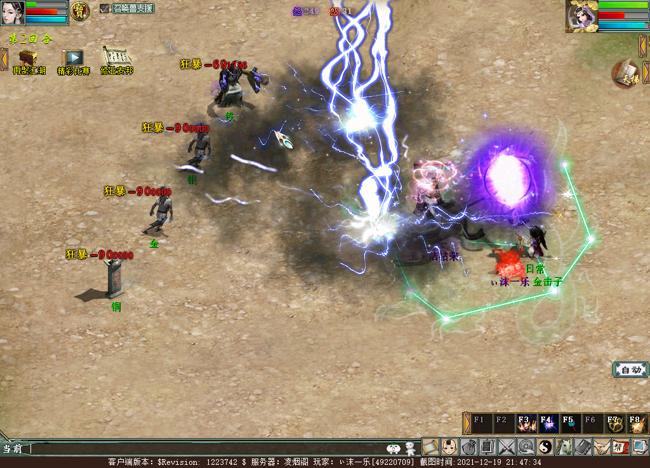Image resolution: width=650 pixels, height=468 pixels.
Task: Activate the F4 blue spark skill
Action: click(x=548, y=424)
